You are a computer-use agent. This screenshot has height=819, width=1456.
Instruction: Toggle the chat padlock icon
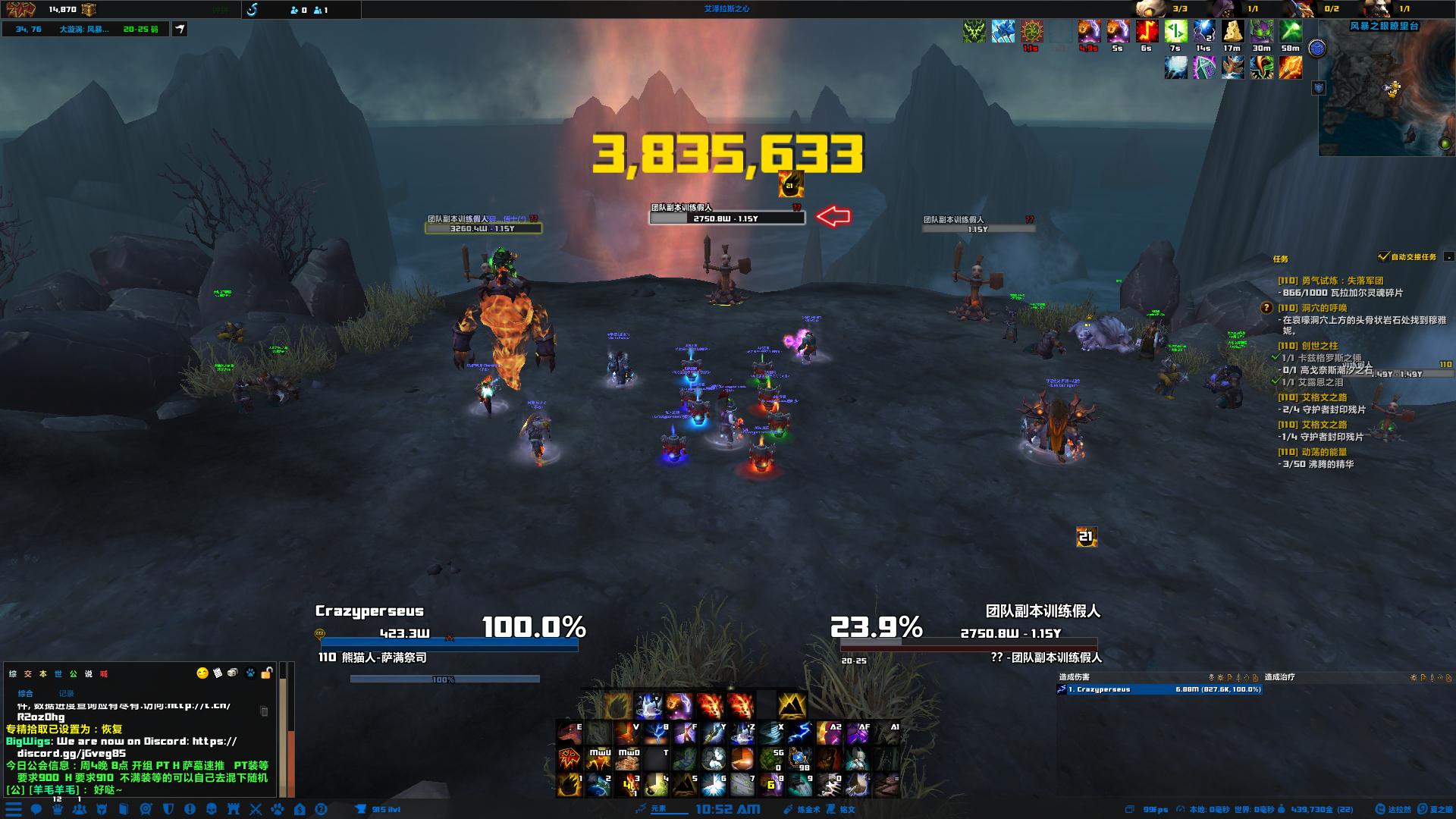pos(266,673)
